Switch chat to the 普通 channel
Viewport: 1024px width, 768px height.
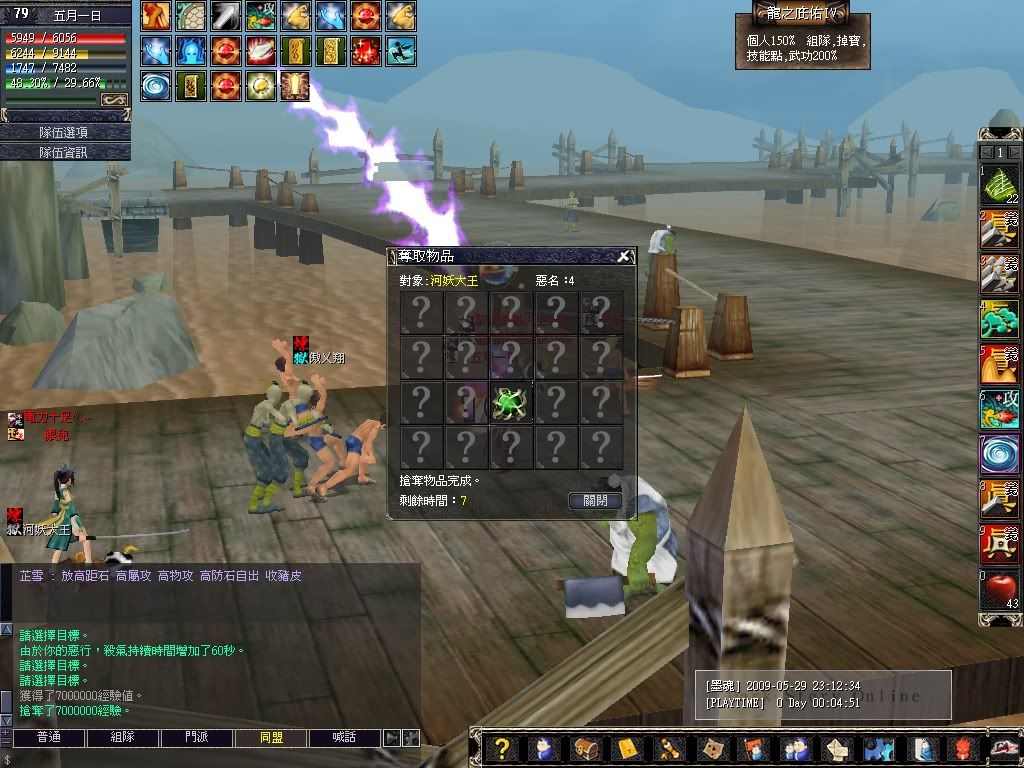coord(48,737)
